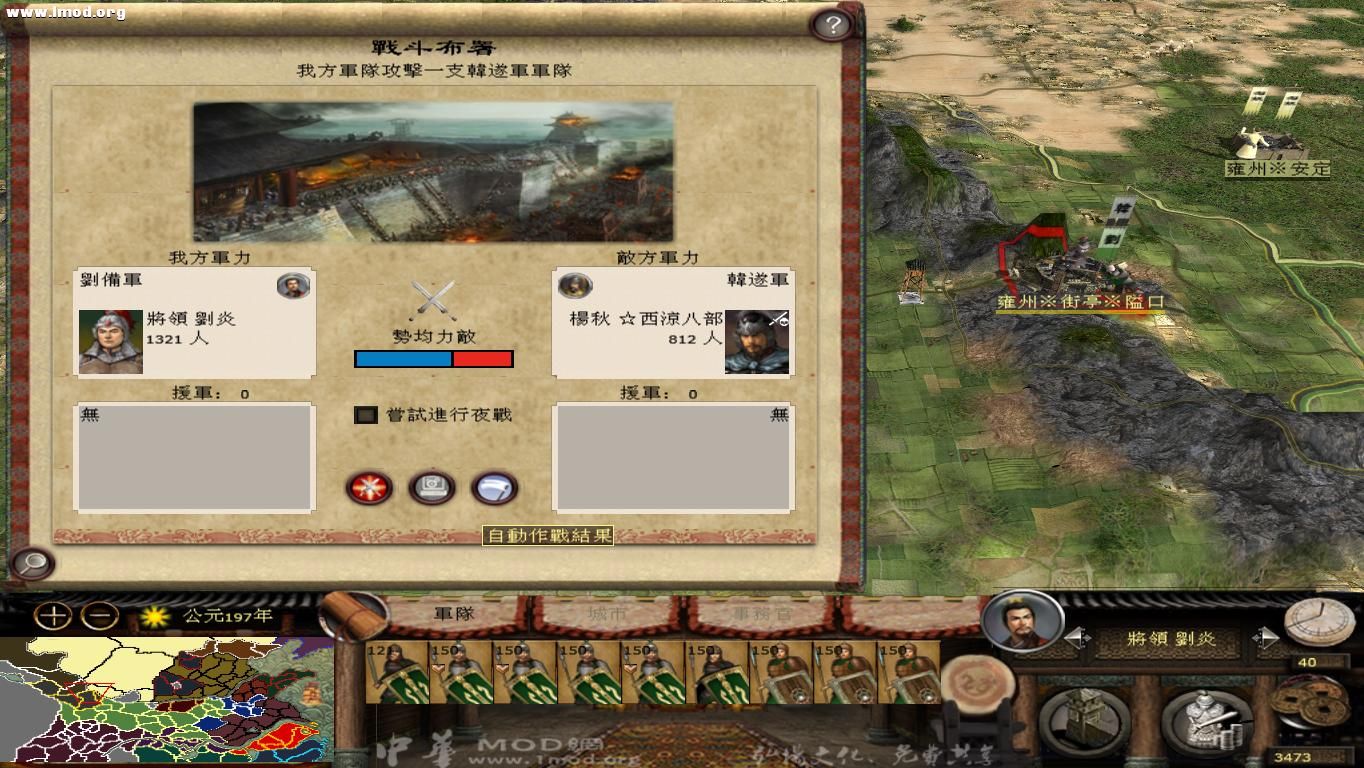Viewport: 1364px width, 768px height.
Task: Enable the 嘗試進行夜戰 night battle checkbox
Action: click(364, 414)
